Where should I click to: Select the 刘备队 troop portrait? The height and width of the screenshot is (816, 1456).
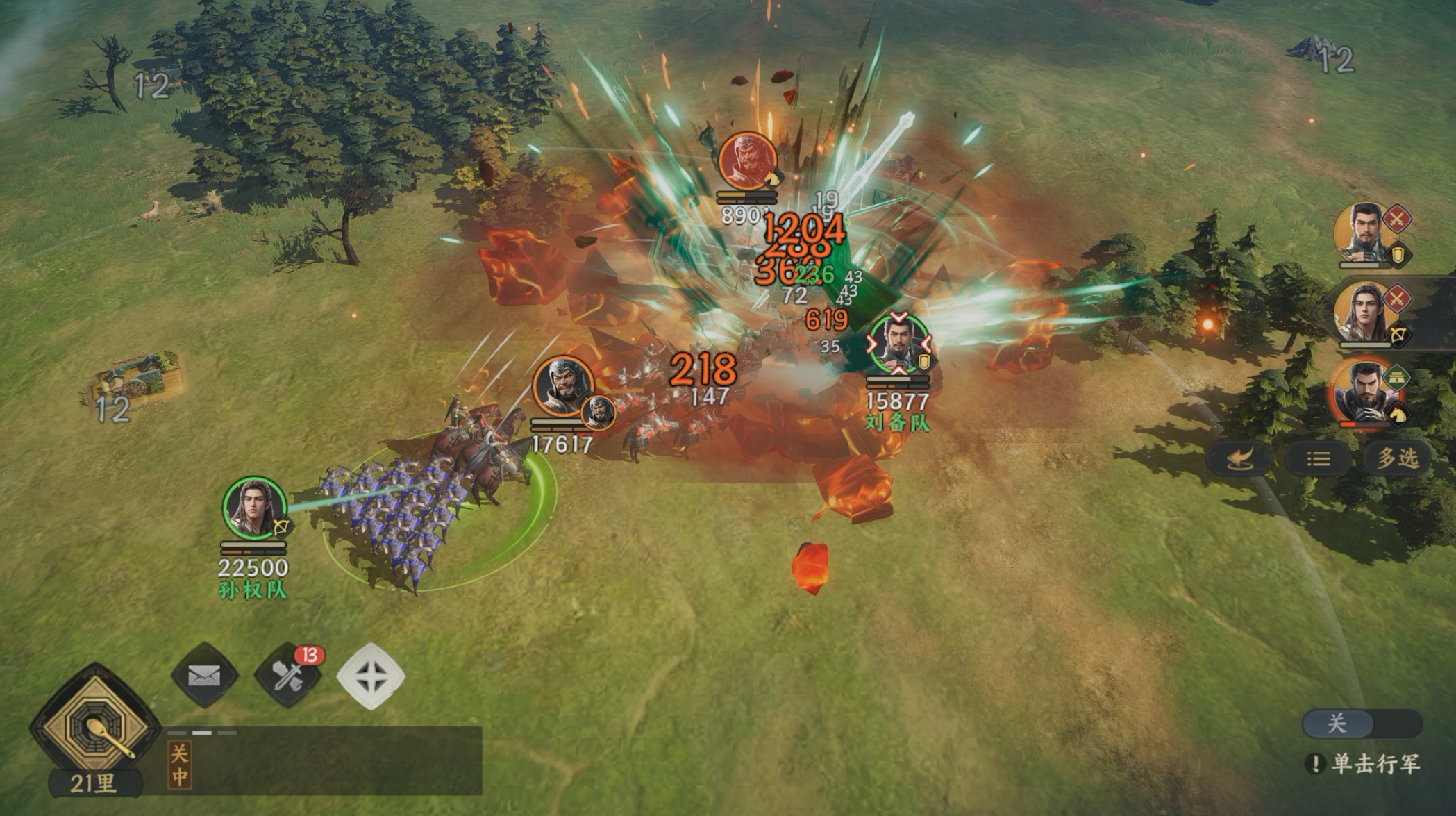point(898,345)
